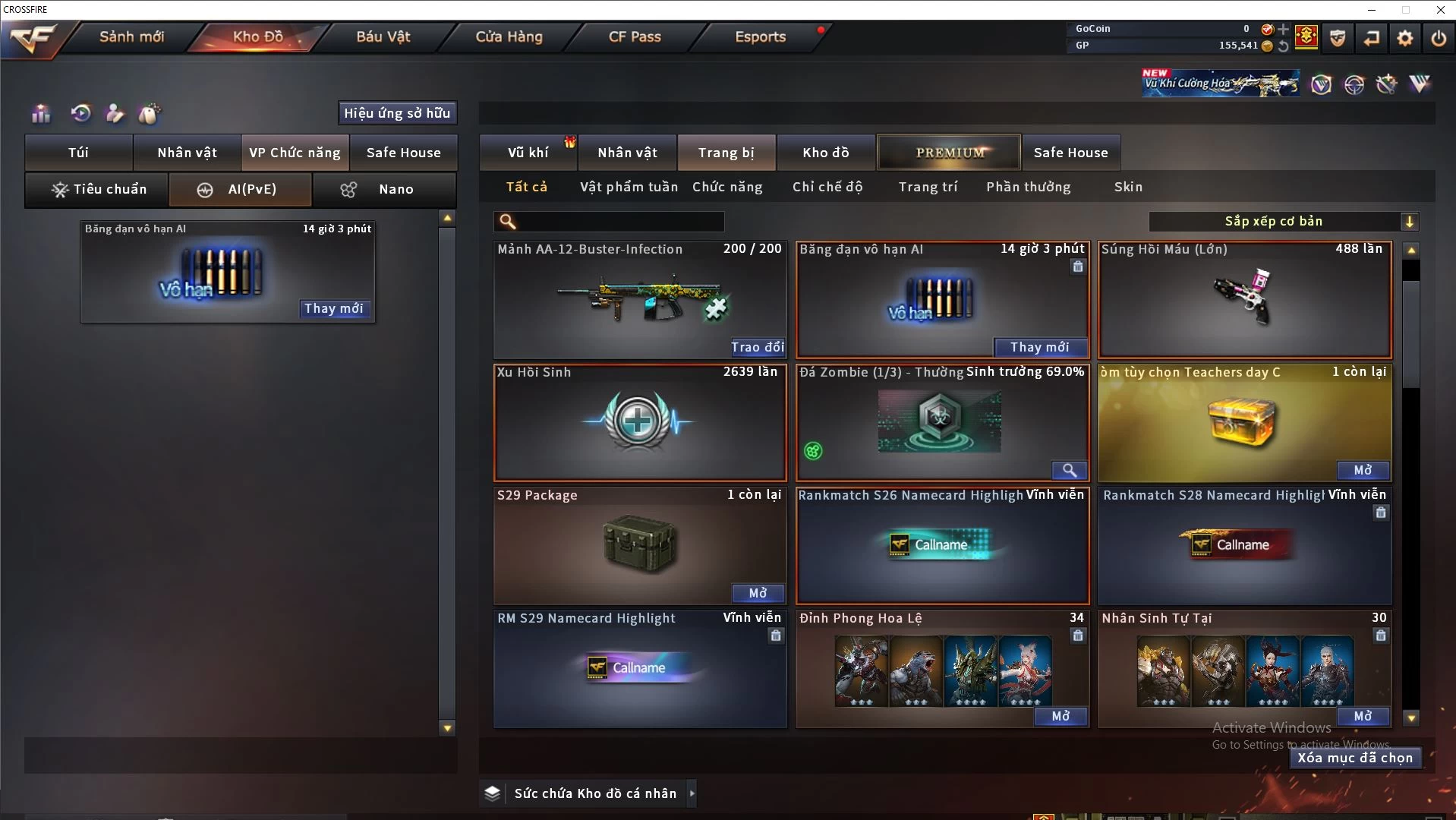Open the S29 Package
The width and height of the screenshot is (1456, 820).
coord(758,593)
